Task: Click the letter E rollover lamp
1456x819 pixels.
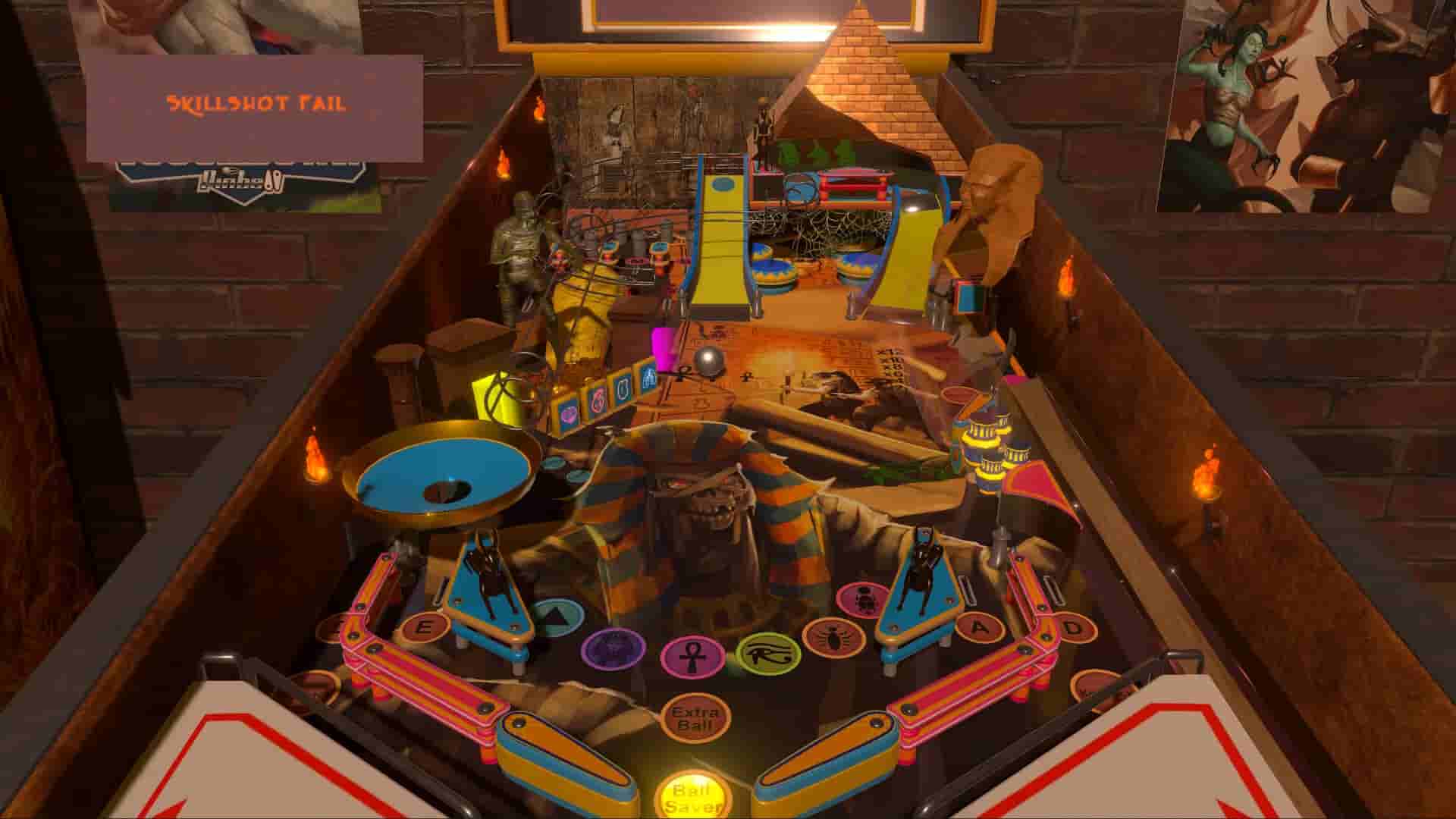Action: [x=427, y=627]
